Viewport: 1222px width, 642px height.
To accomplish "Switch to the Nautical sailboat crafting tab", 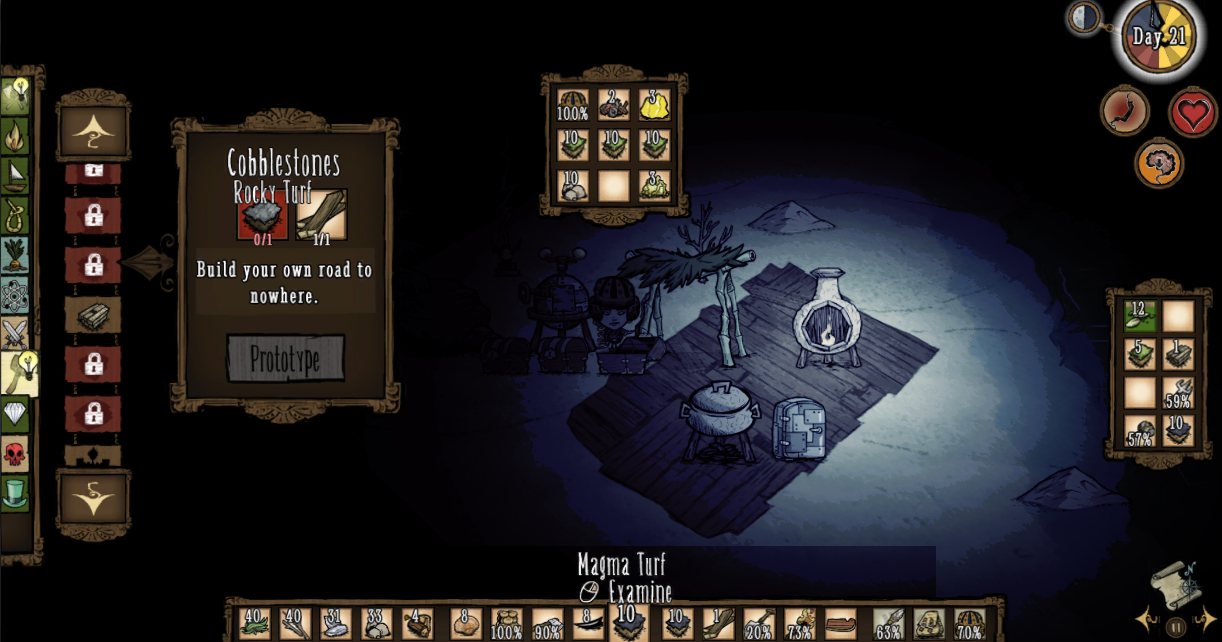I will coord(15,175).
